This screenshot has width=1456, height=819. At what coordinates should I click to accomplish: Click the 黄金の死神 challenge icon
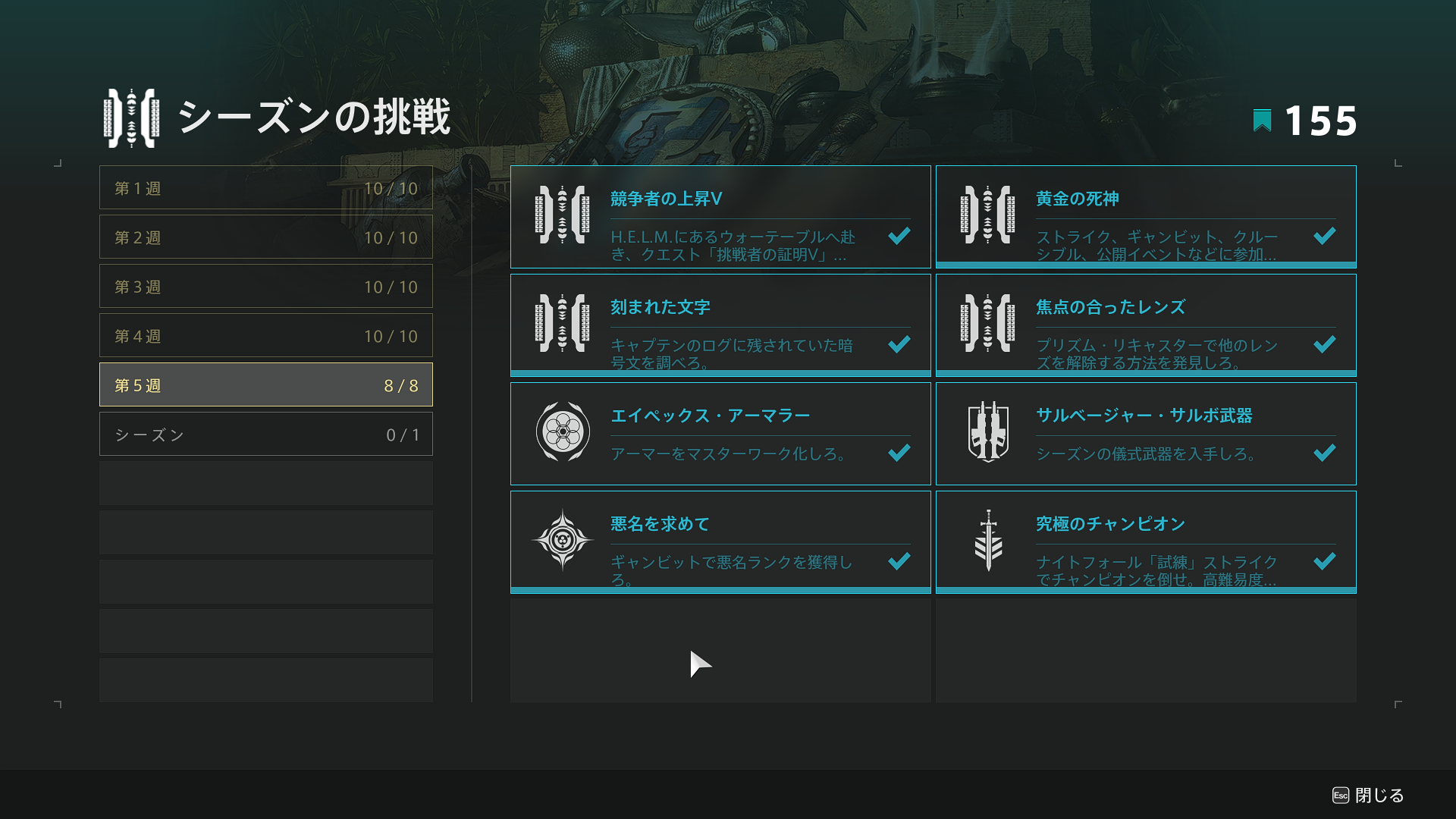[987, 216]
